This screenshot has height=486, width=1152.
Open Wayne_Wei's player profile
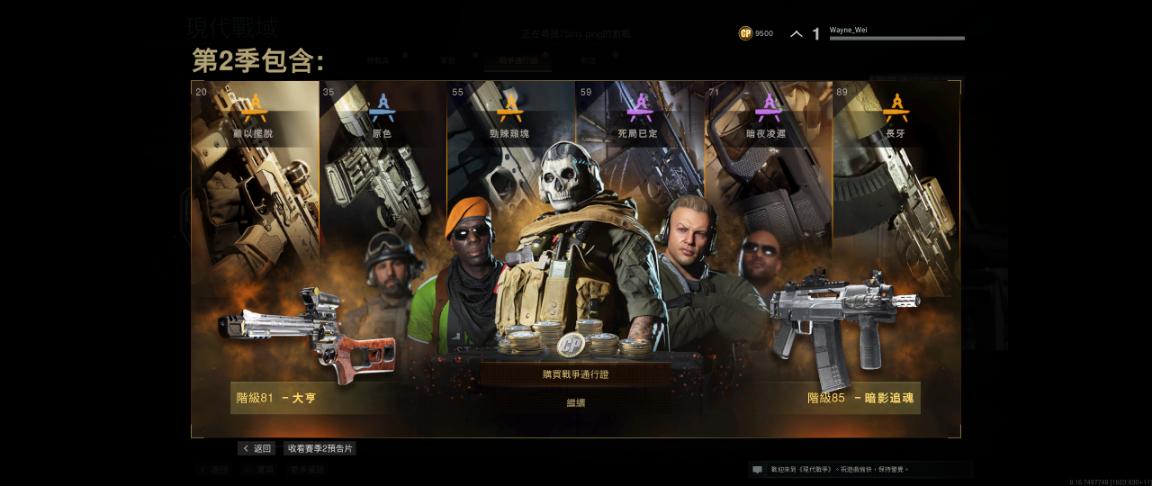click(x=896, y=33)
